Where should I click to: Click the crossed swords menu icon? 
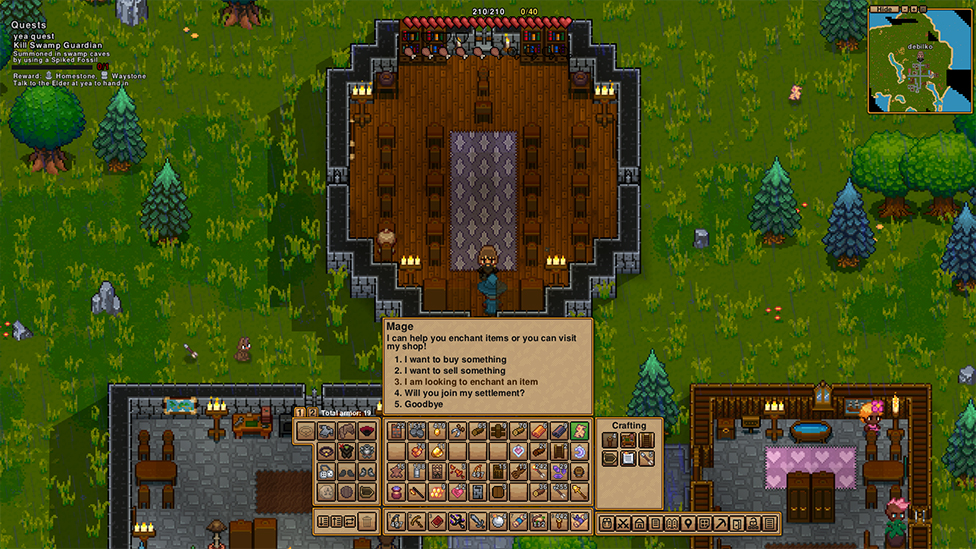pyautogui.click(x=623, y=523)
